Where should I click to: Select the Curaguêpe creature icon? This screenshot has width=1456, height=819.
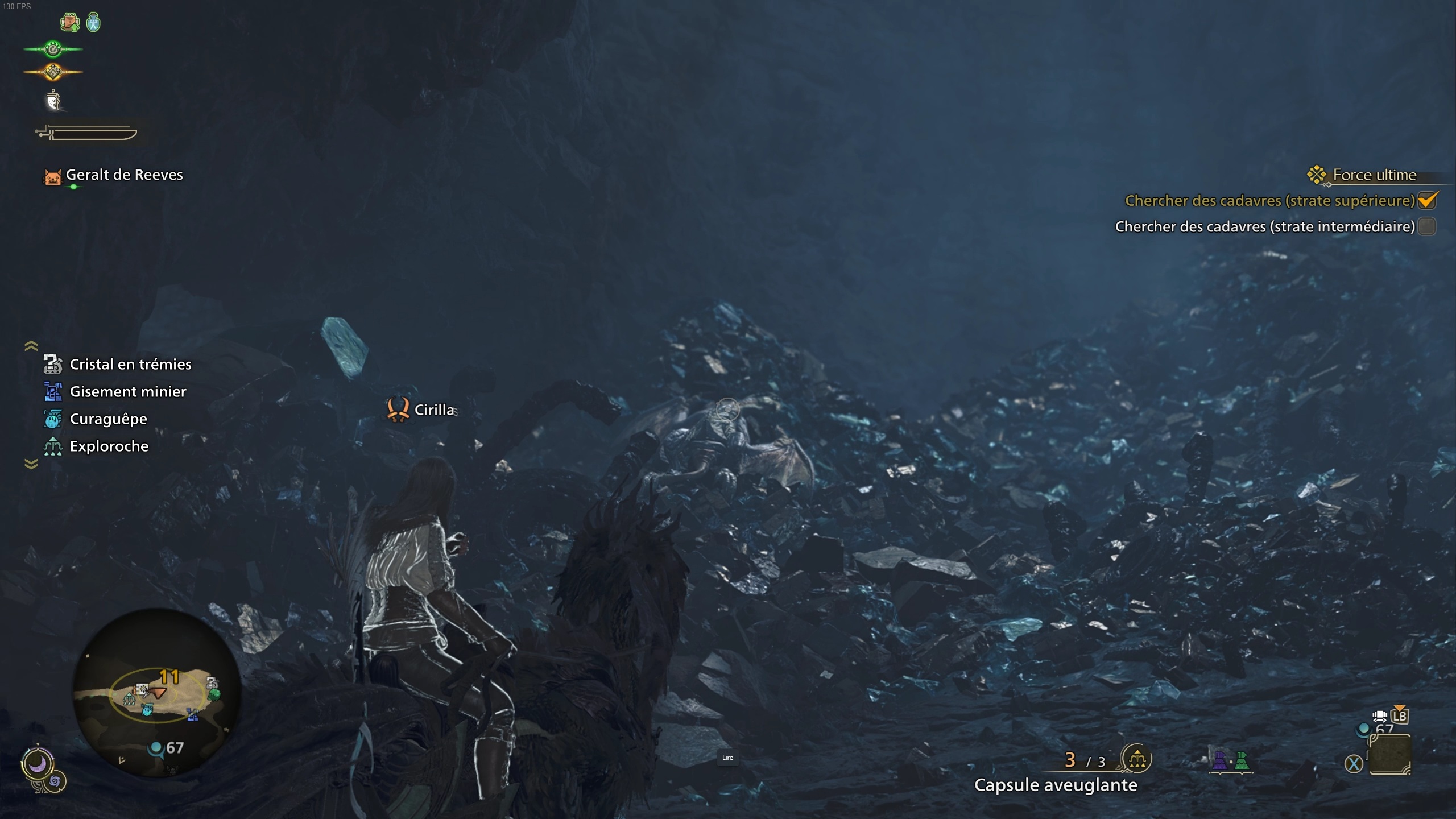pyautogui.click(x=52, y=419)
